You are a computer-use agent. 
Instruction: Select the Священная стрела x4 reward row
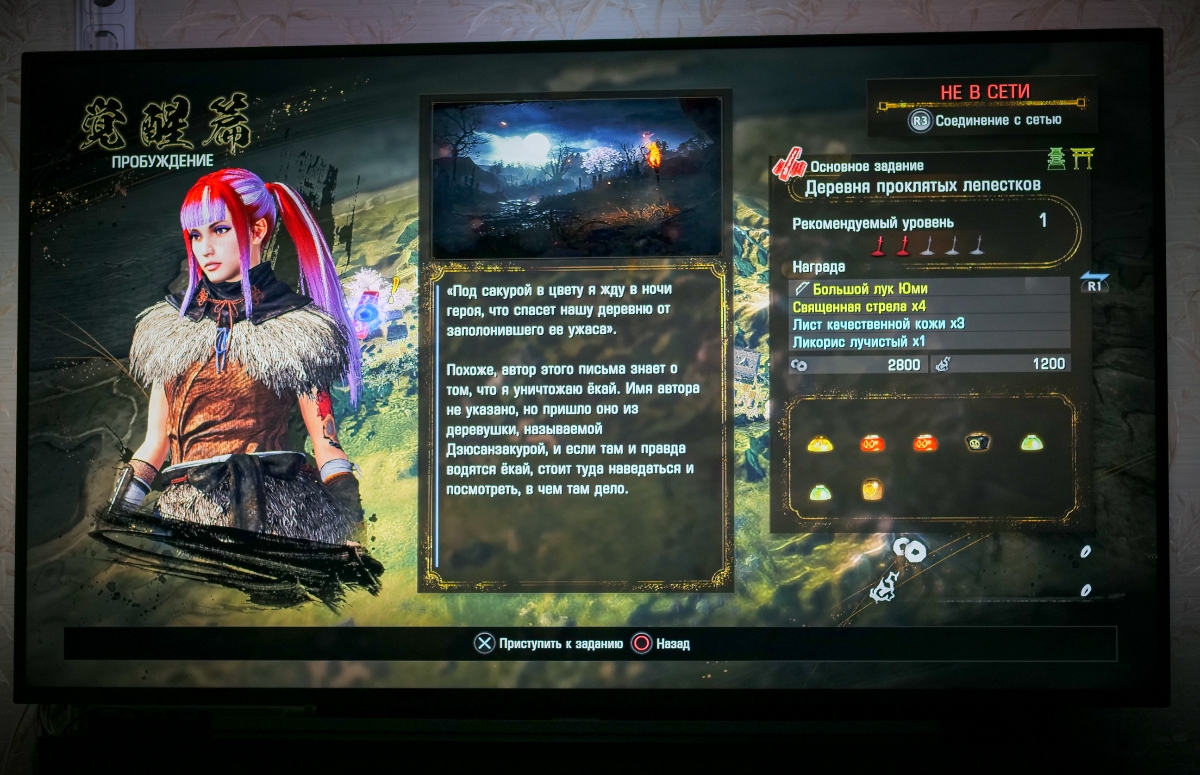930,306
